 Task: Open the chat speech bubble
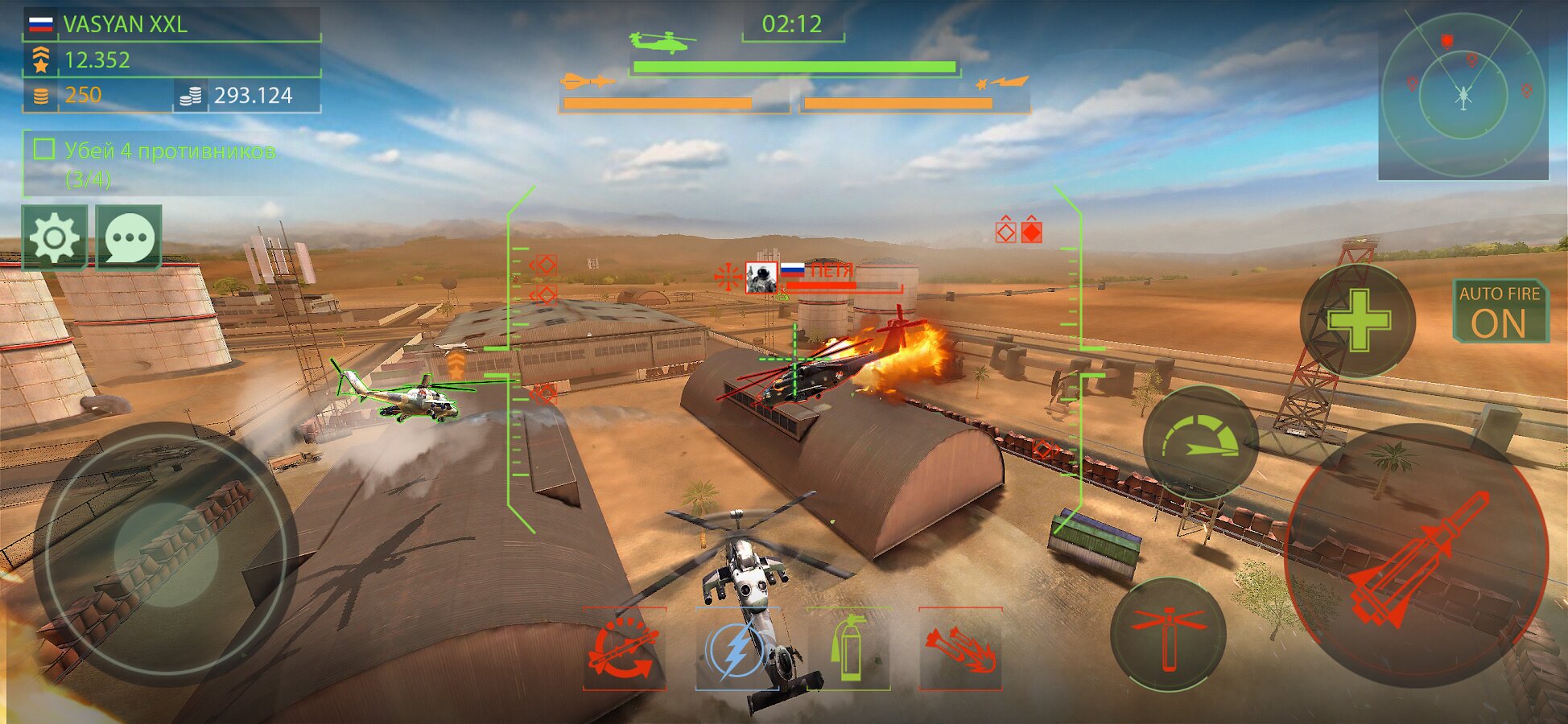(129, 237)
